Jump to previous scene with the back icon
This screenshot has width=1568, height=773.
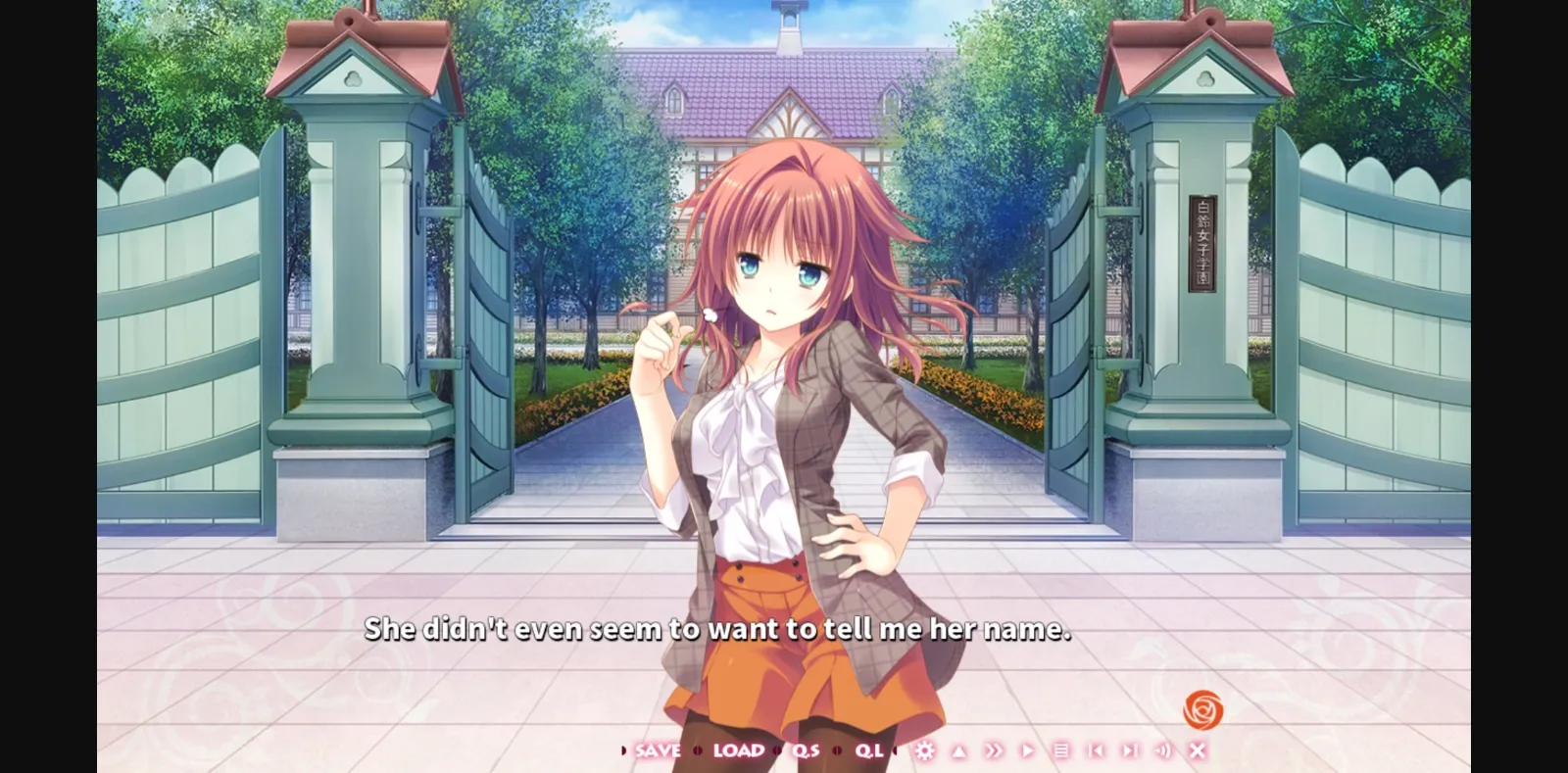point(1096,750)
